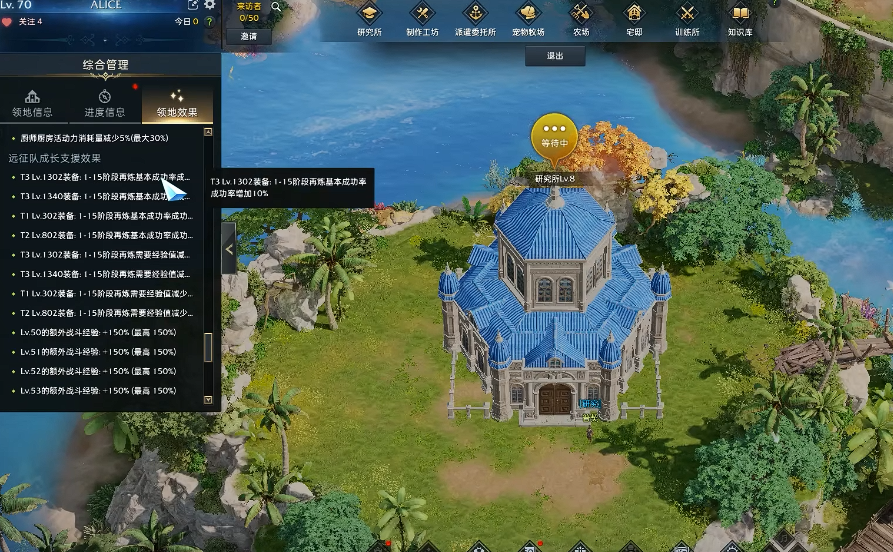Click the 邀请 invite button

[249, 36]
